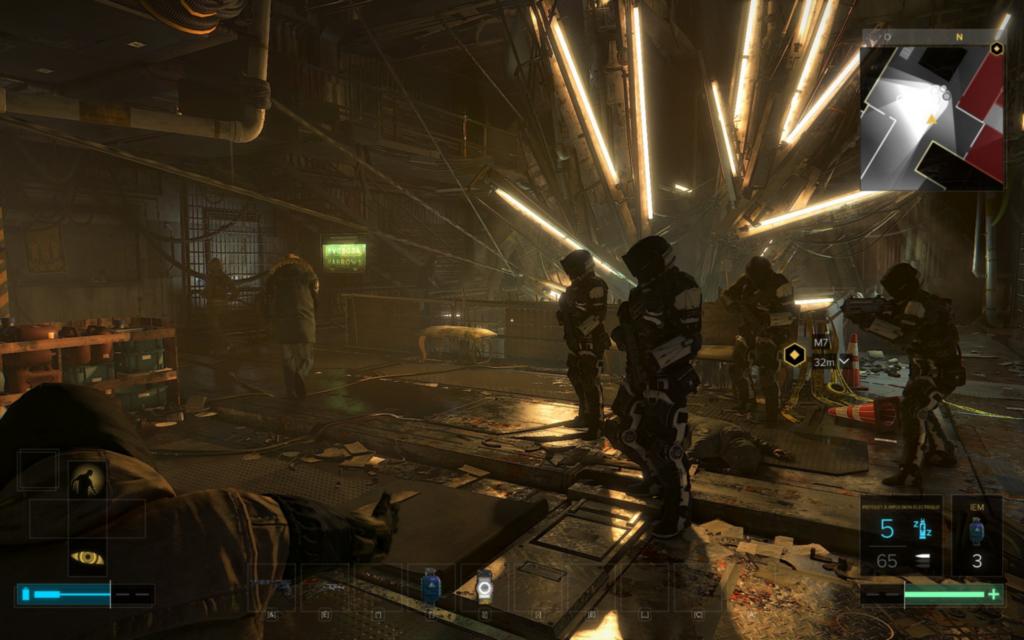1024x640 pixels.
Task: Select the IEM grenade panel
Action: (x=976, y=536)
